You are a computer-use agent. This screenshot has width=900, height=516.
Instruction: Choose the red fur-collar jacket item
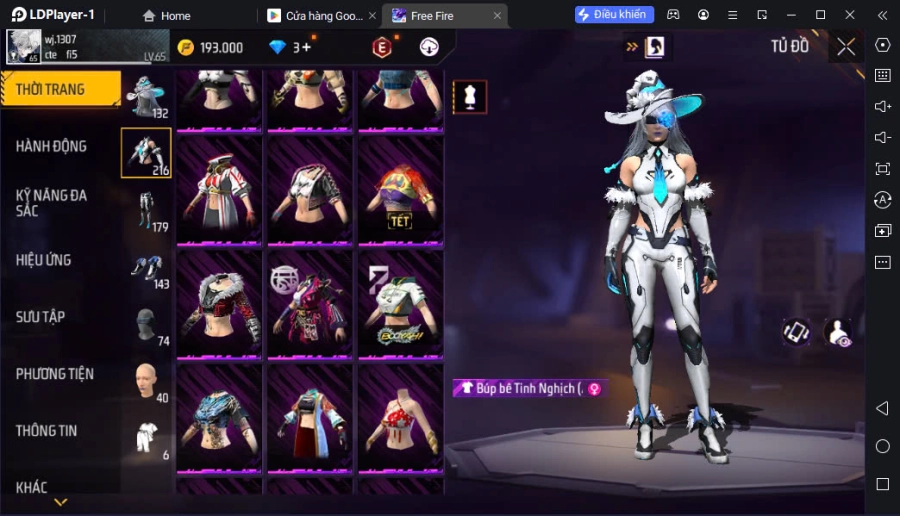click(x=219, y=306)
